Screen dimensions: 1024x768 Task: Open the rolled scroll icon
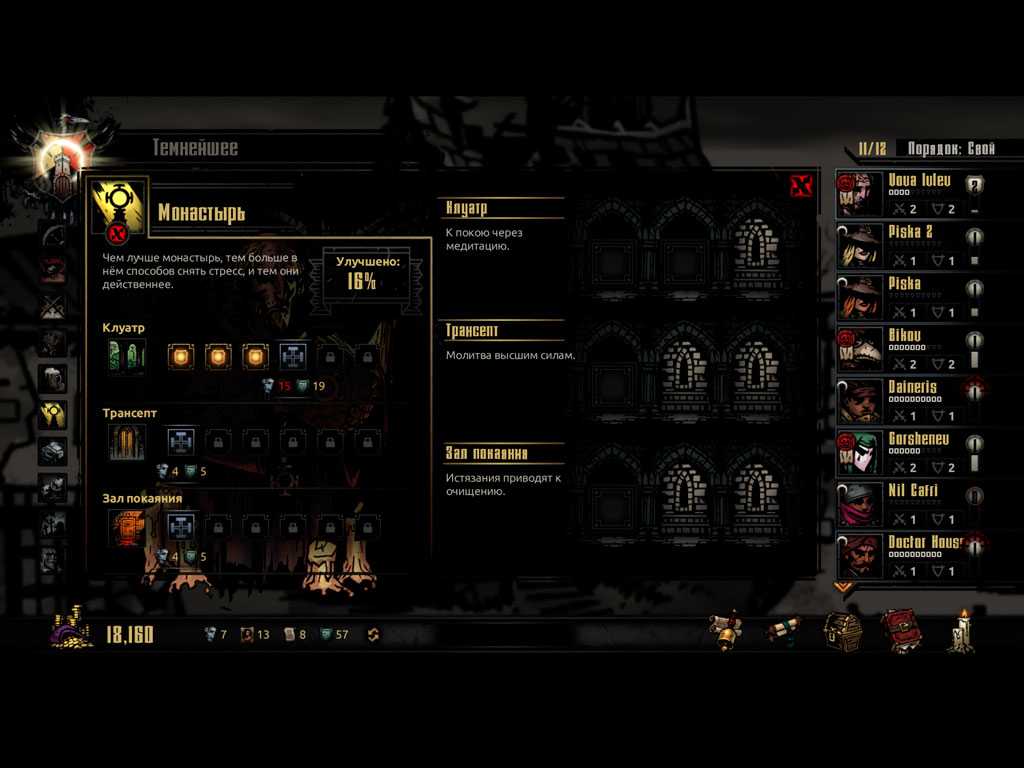point(783,632)
